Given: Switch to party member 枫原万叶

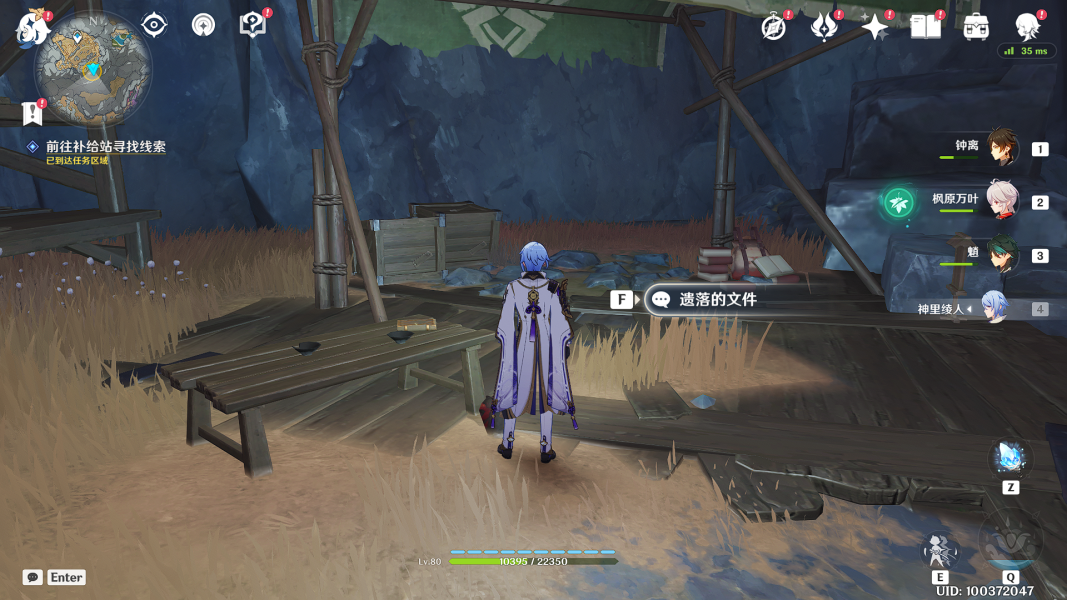Looking at the screenshot, I should pyautogui.click(x=1001, y=202).
